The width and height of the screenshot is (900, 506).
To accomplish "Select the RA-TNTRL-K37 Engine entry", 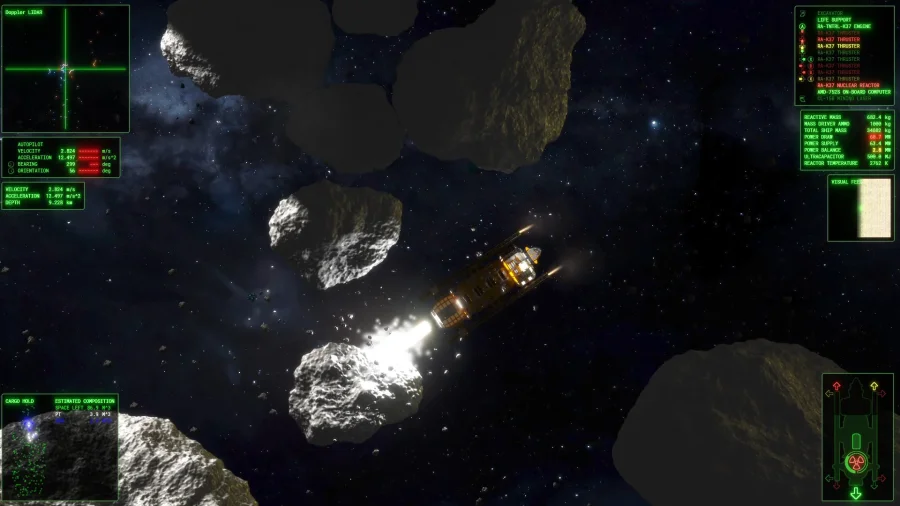I will (x=843, y=26).
